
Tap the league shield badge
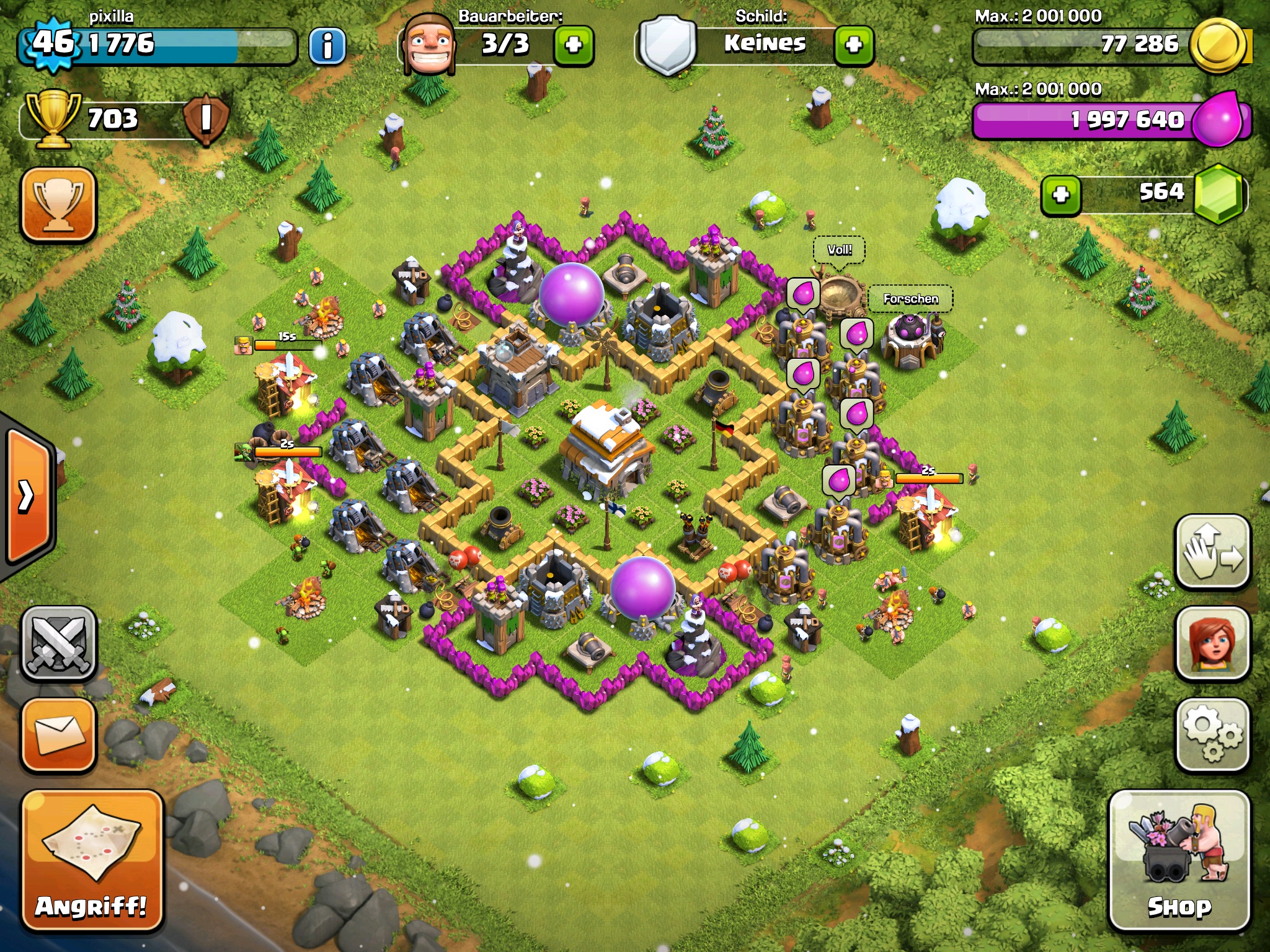(206, 118)
